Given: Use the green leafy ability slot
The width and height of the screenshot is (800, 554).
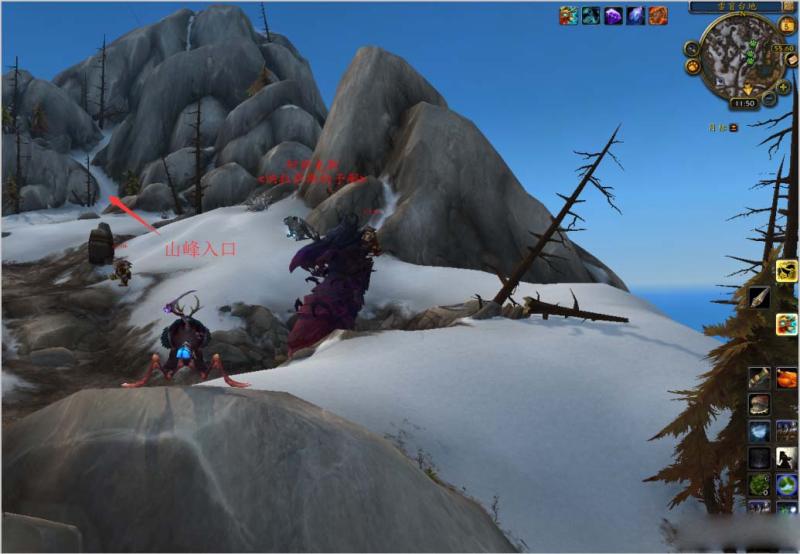Looking at the screenshot, I should point(759,485).
